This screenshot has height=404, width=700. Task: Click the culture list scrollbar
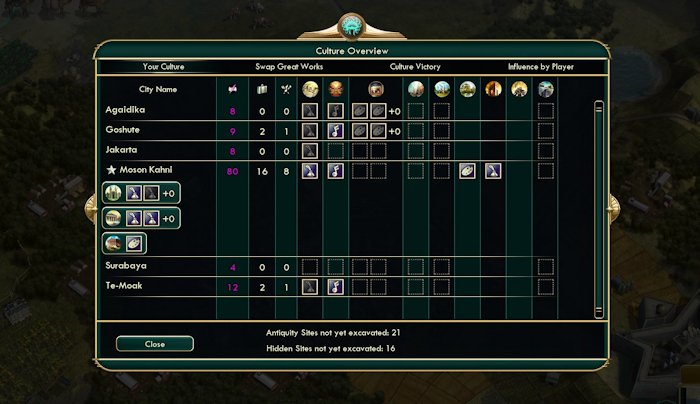[x=598, y=200]
